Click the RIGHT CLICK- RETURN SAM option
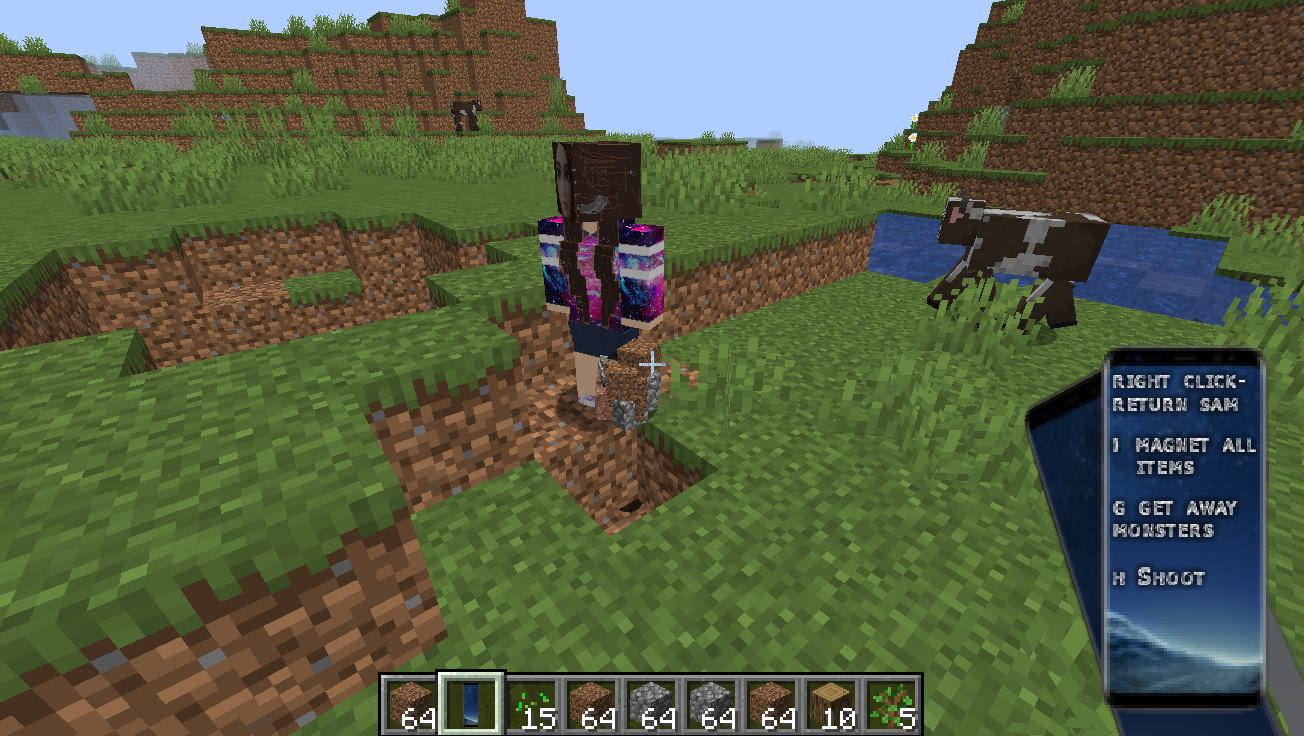Screen dimensions: 1304x736 [1180, 393]
